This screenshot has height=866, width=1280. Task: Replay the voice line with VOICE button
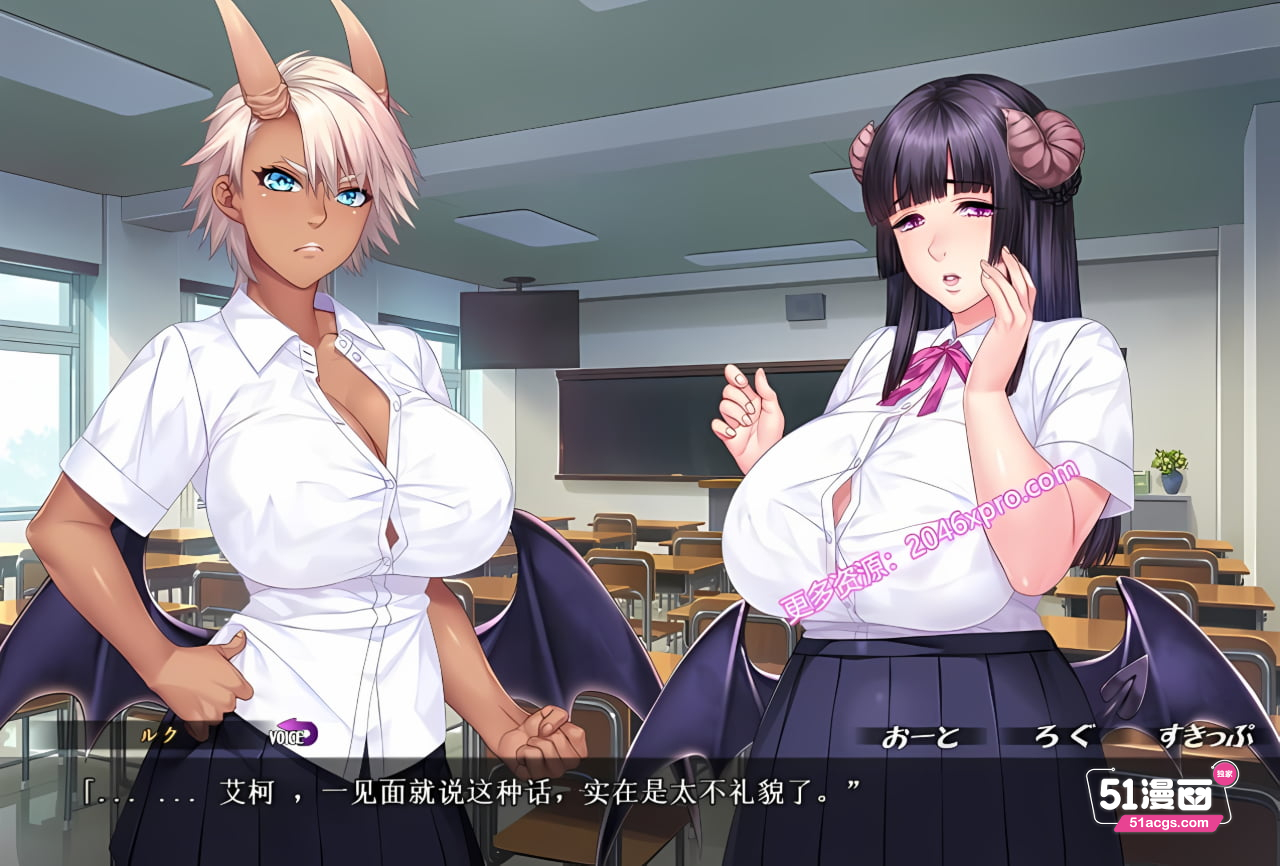(292, 734)
